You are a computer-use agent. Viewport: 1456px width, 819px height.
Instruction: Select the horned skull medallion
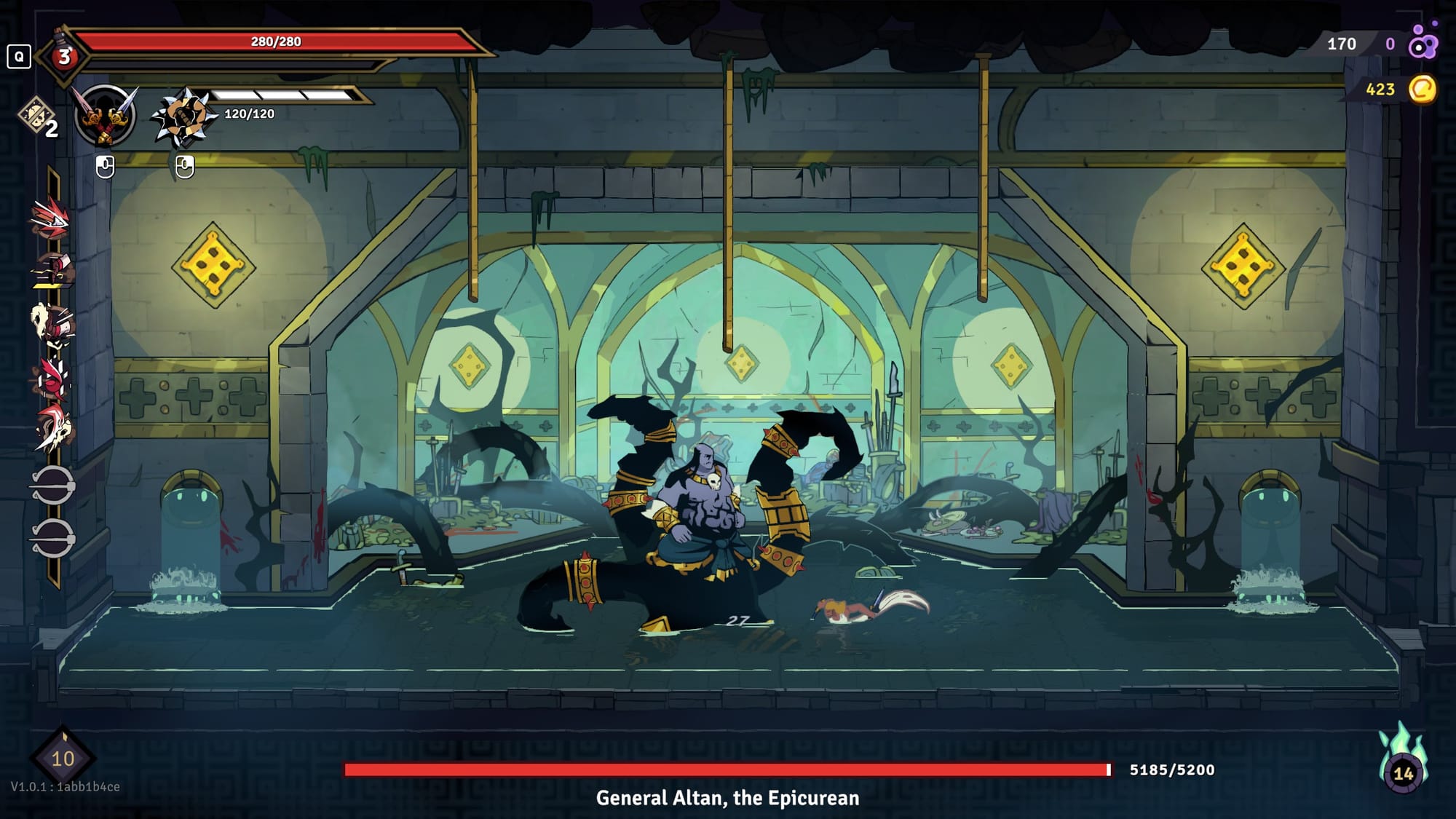click(54, 430)
